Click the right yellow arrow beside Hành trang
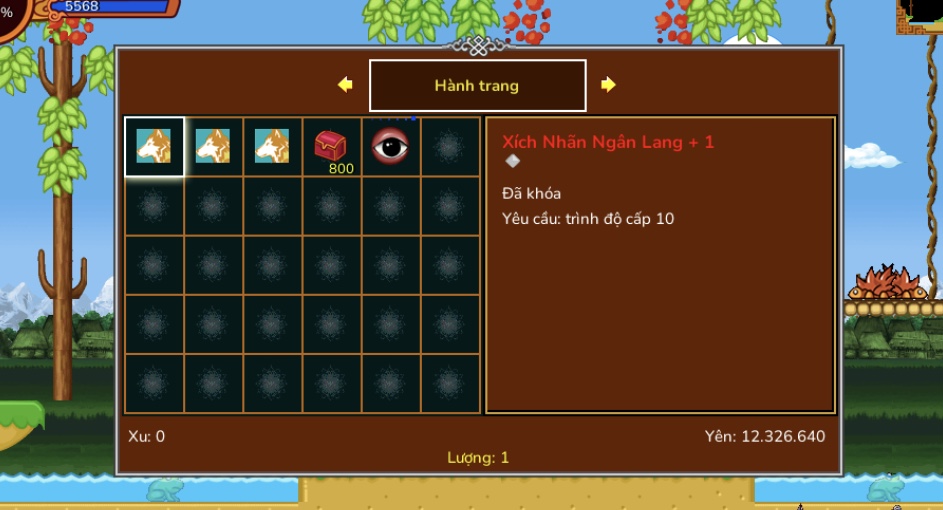The image size is (943, 510). [608, 85]
